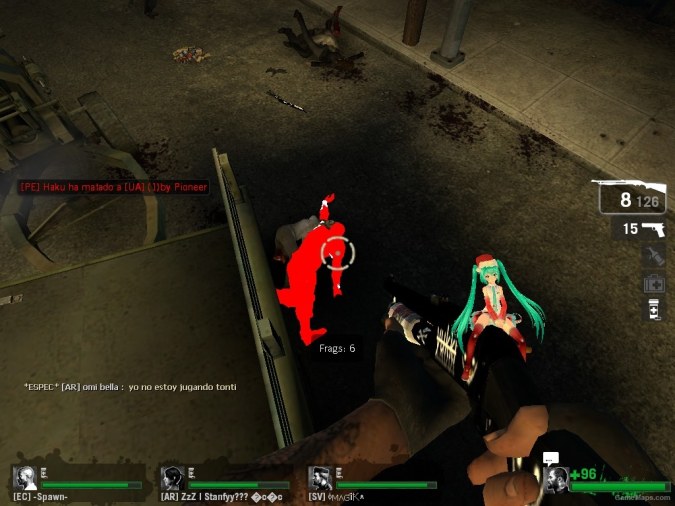Switch to the pistol slot
This screenshot has height=506, width=675.
640,229
